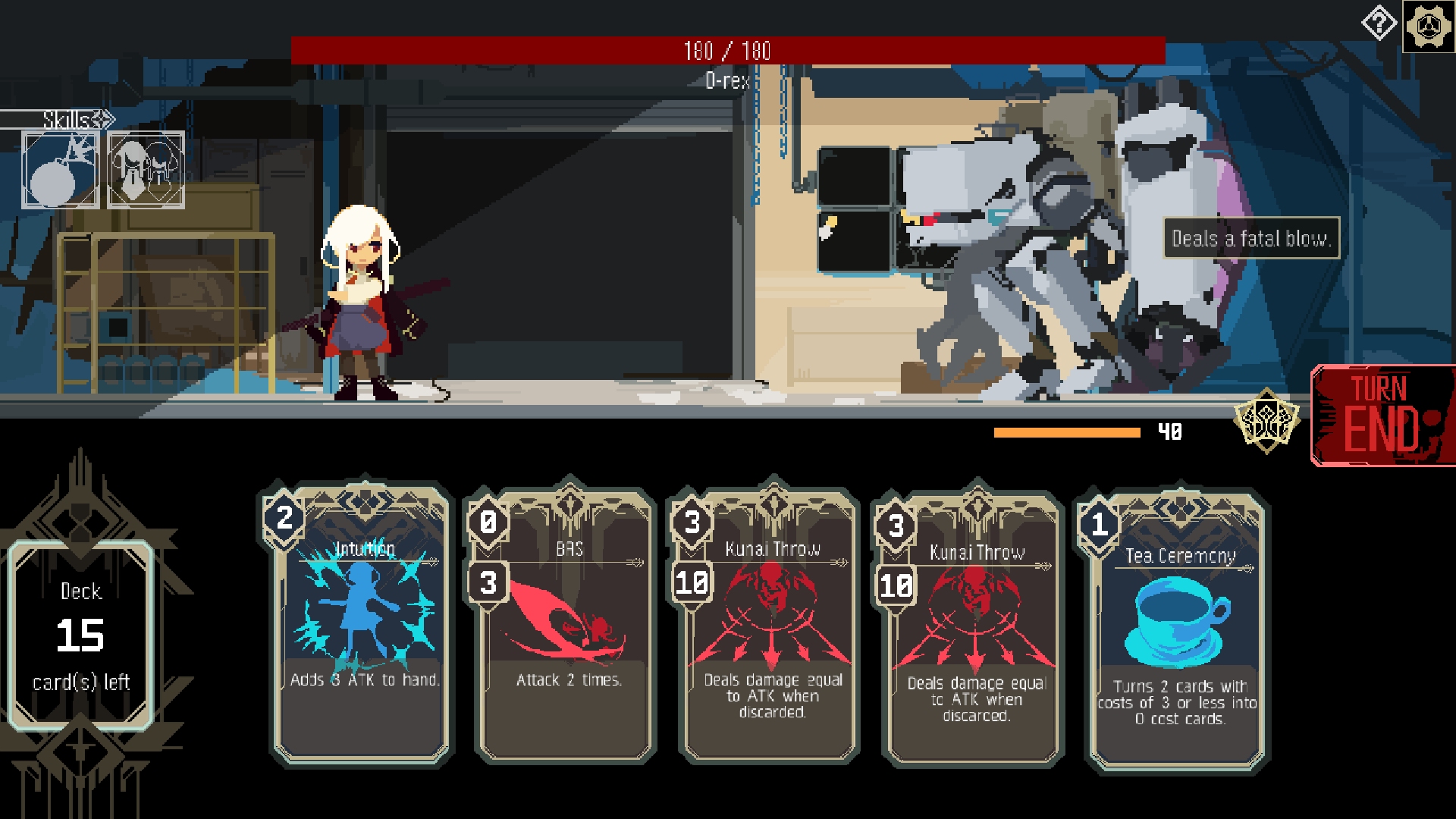This screenshot has width=1456, height=819.
Task: Open the question mark help
Action: (x=1379, y=24)
